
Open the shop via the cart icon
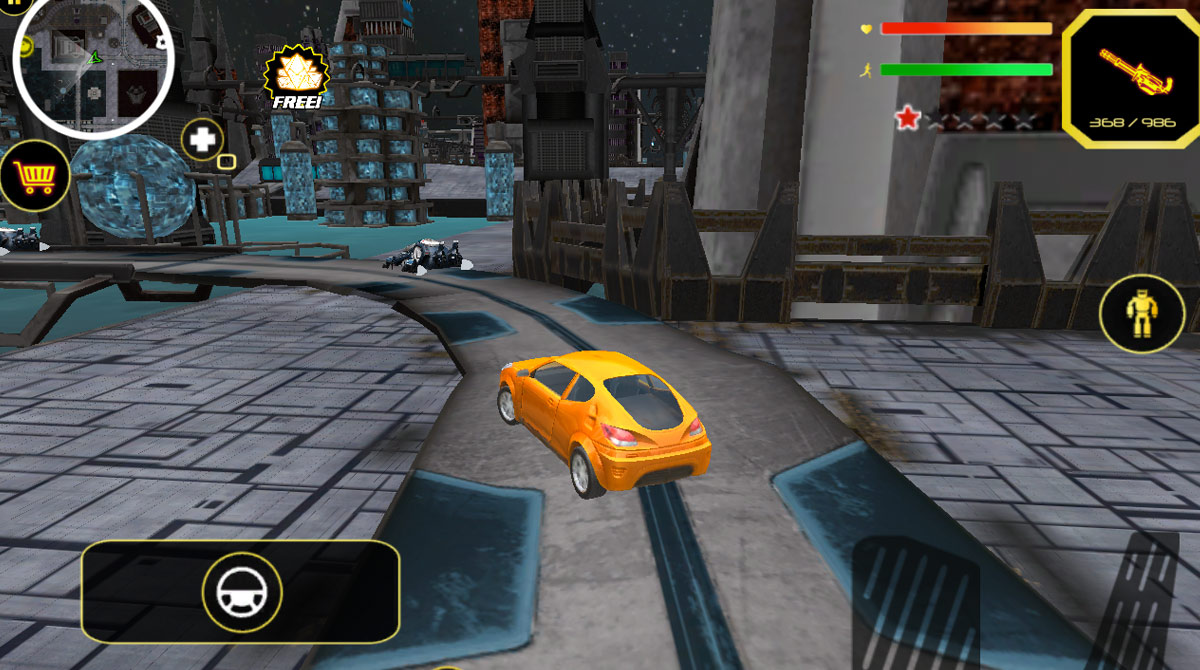tap(35, 177)
